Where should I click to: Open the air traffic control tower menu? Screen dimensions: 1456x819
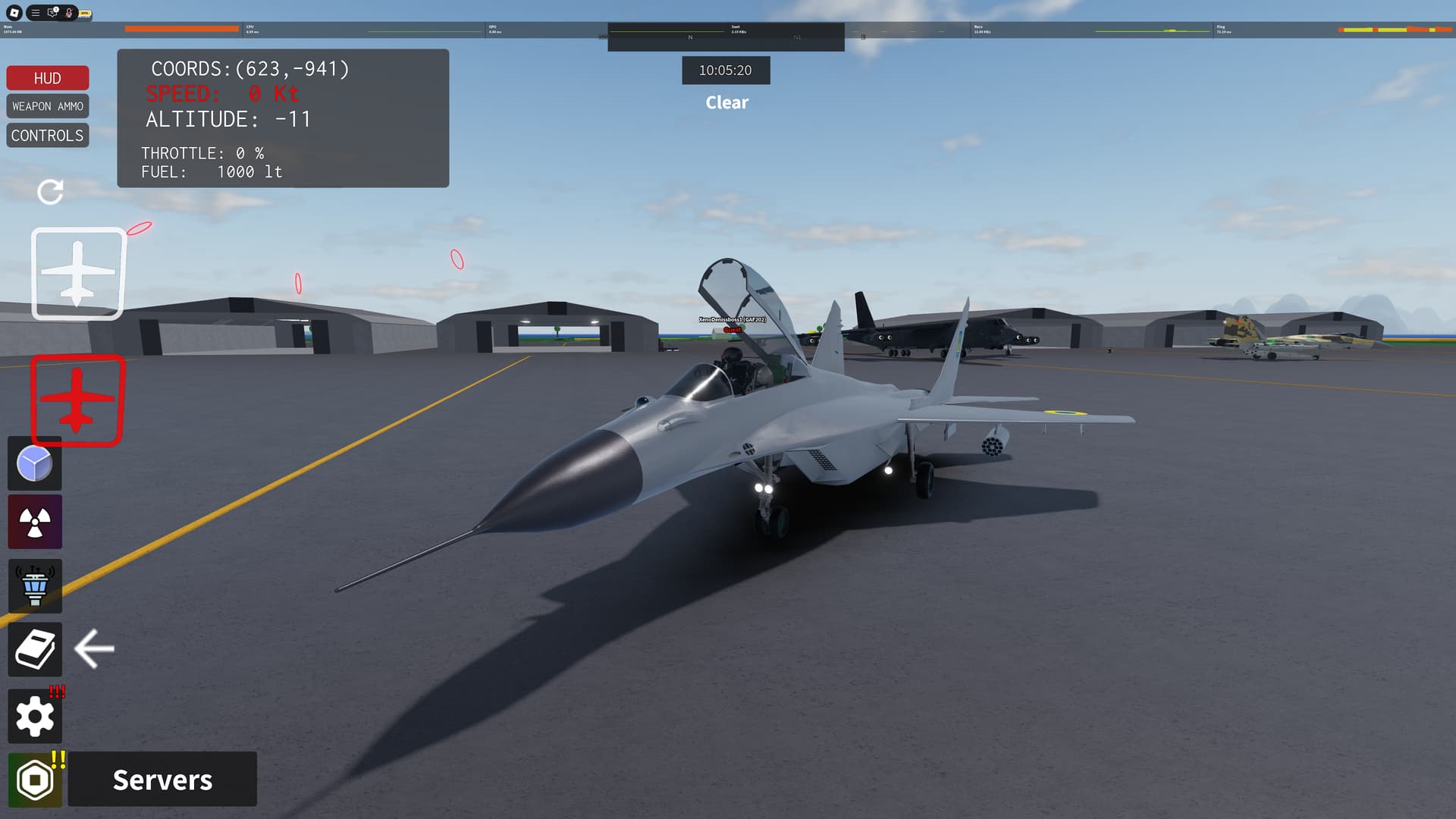pos(35,586)
